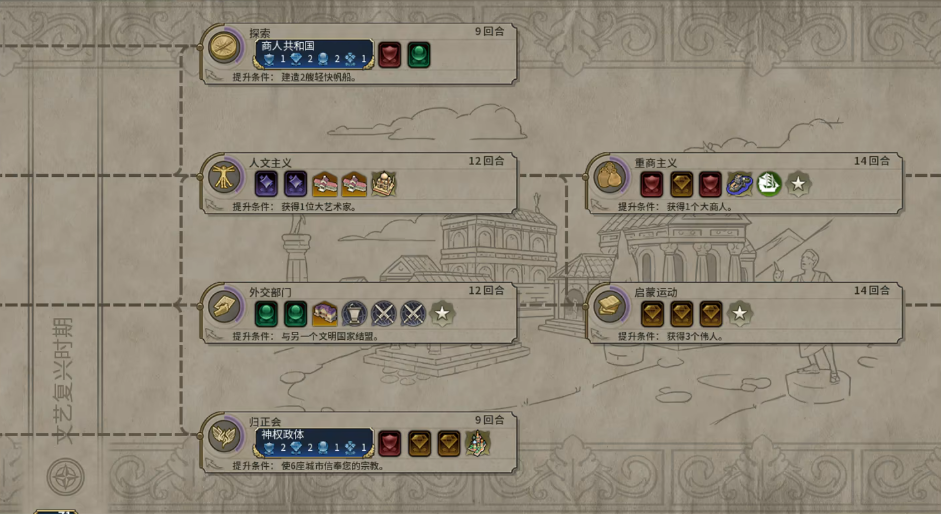Click the 商人共和国 government banner
The width and height of the screenshot is (941, 514).
click(x=314, y=53)
